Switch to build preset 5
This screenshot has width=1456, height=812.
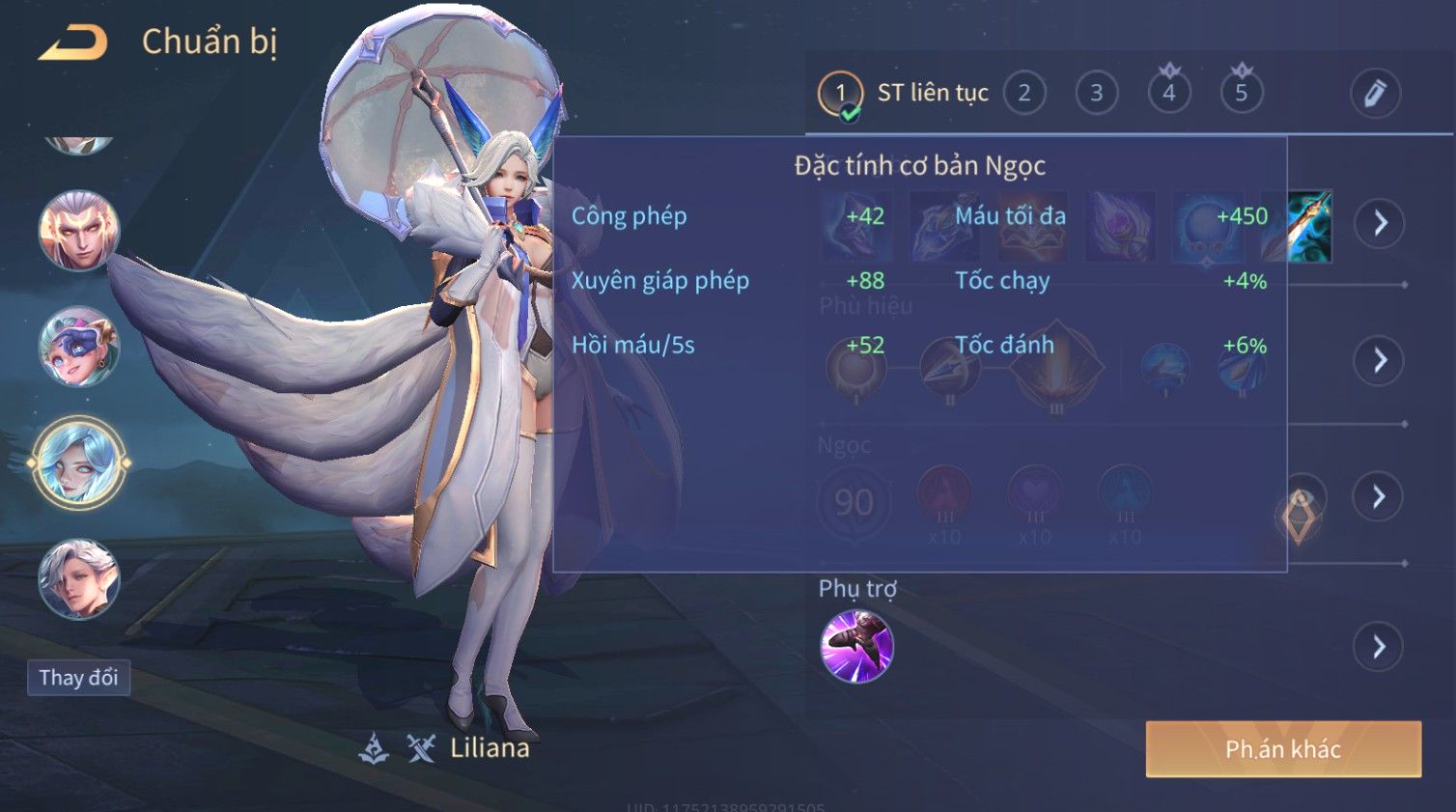point(1241,94)
